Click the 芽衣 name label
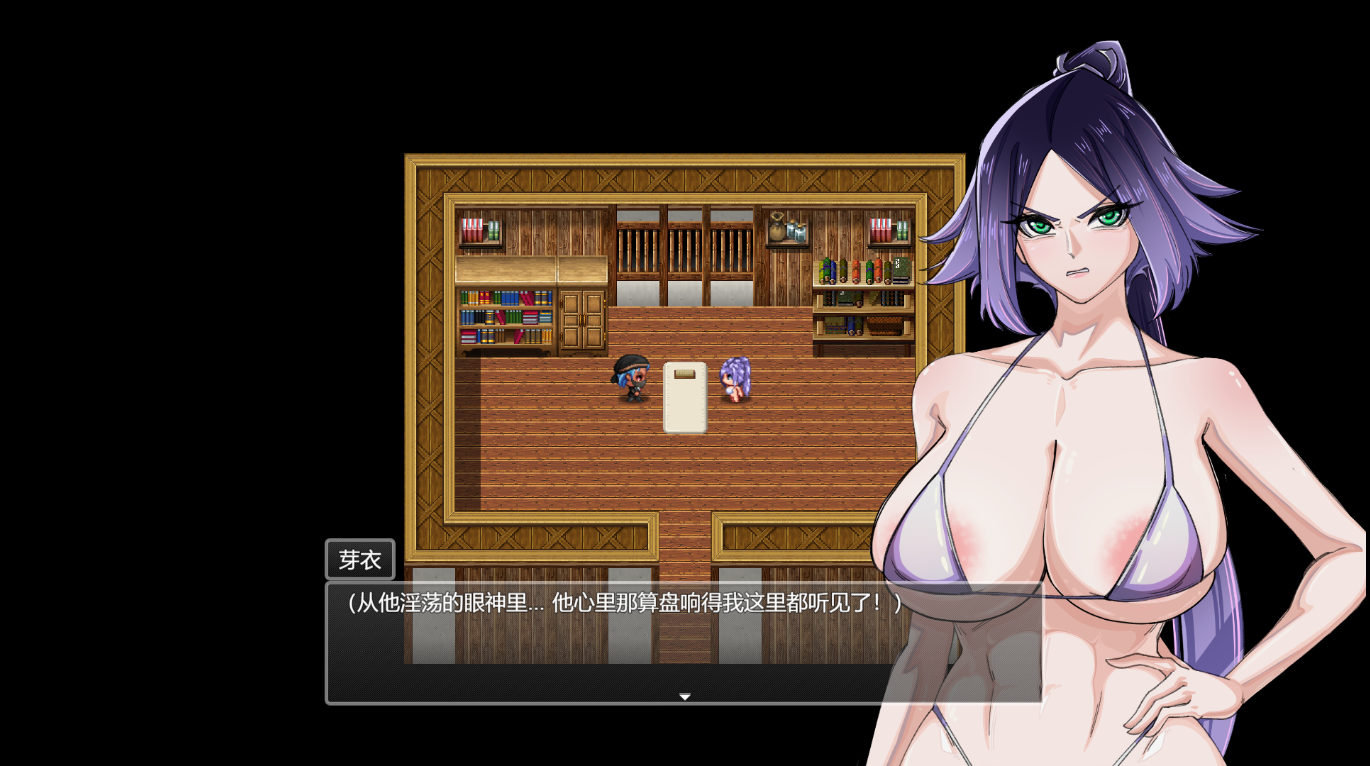 (360, 559)
